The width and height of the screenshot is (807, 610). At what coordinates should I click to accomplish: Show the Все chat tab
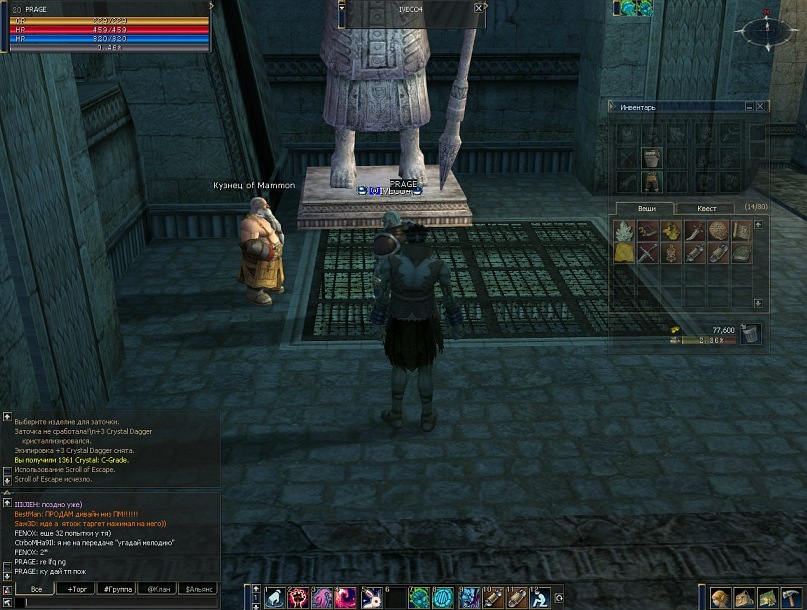tap(36, 589)
